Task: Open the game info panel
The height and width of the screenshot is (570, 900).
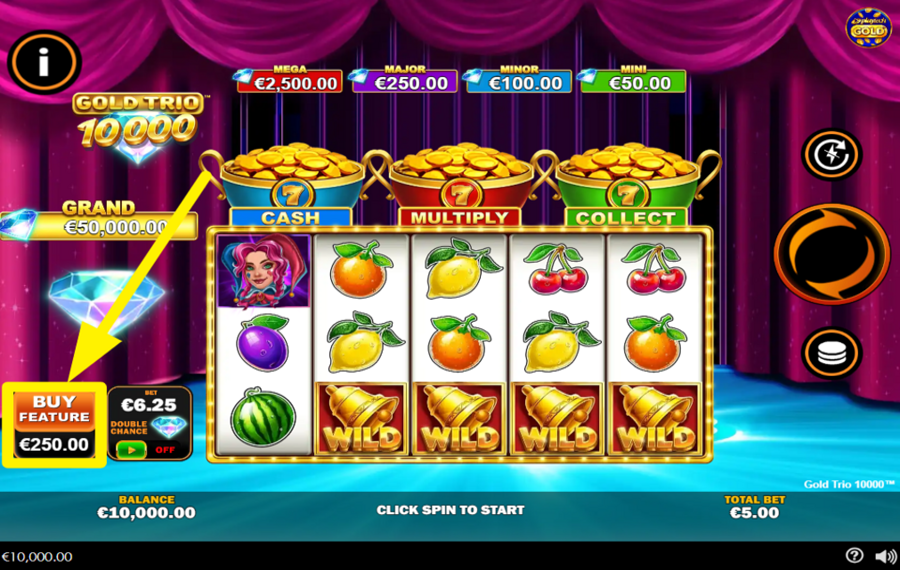Action: tap(44, 62)
